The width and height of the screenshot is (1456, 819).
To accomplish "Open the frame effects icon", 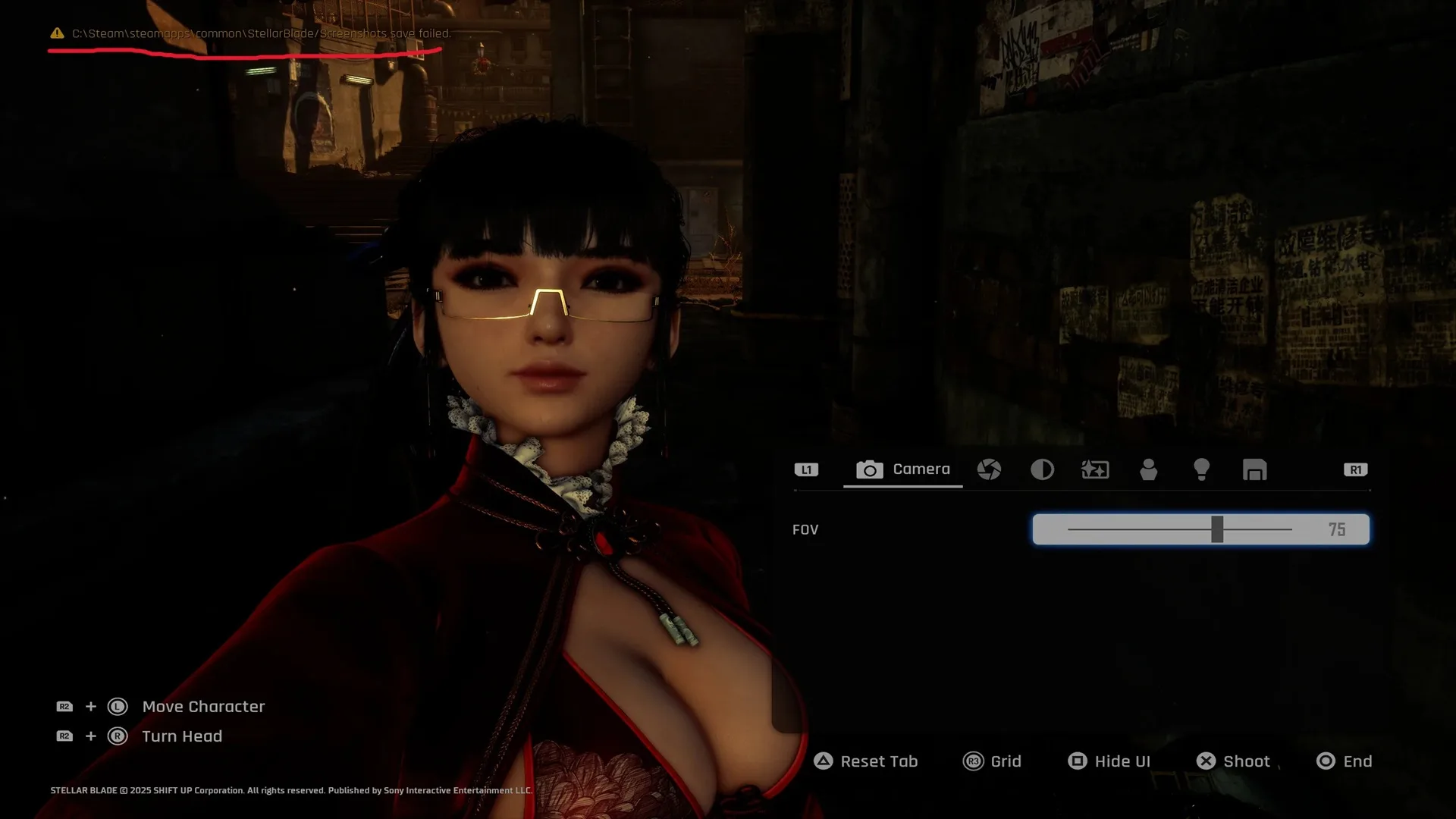I will [x=1094, y=469].
